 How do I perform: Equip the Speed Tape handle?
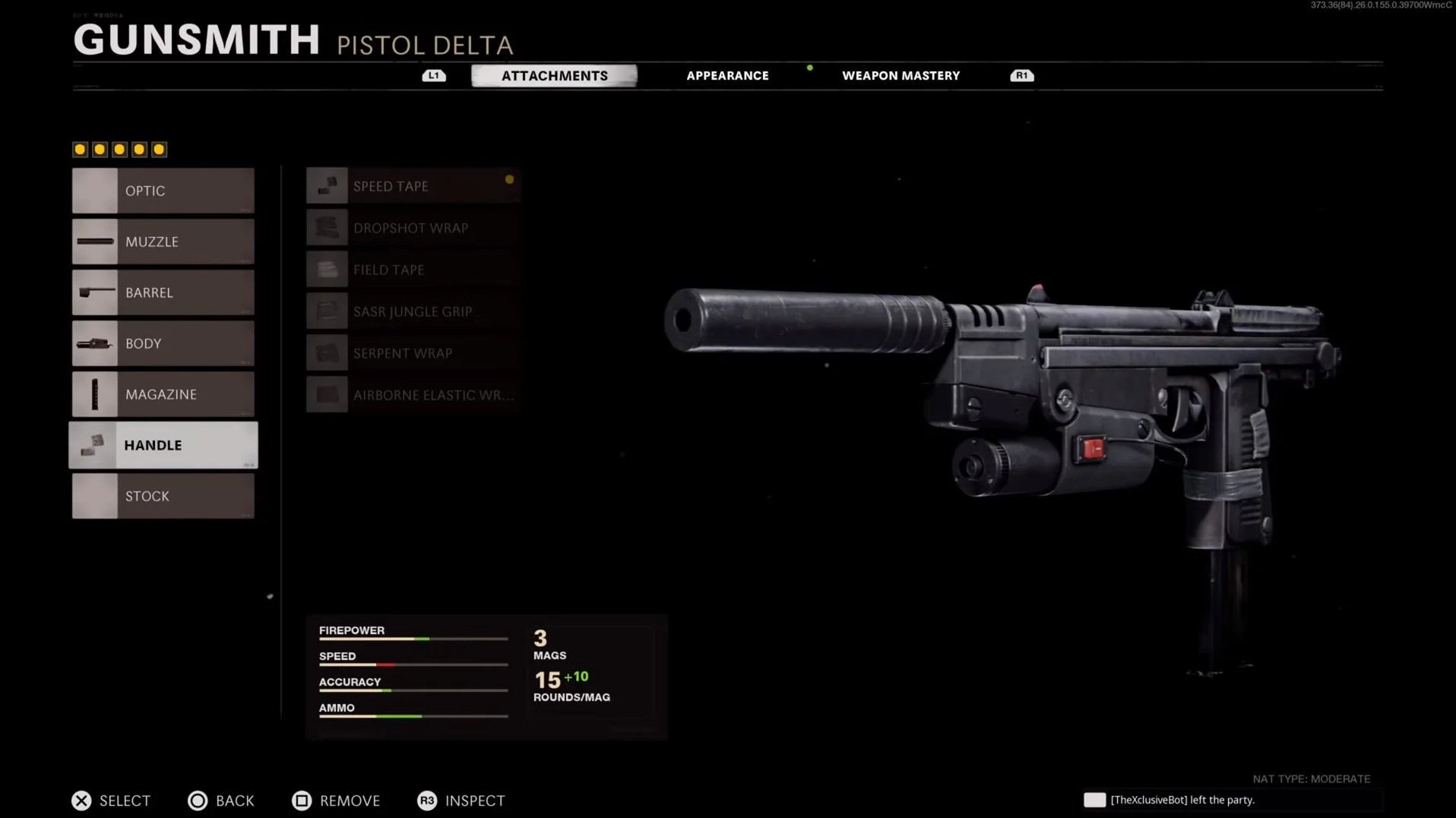(413, 186)
